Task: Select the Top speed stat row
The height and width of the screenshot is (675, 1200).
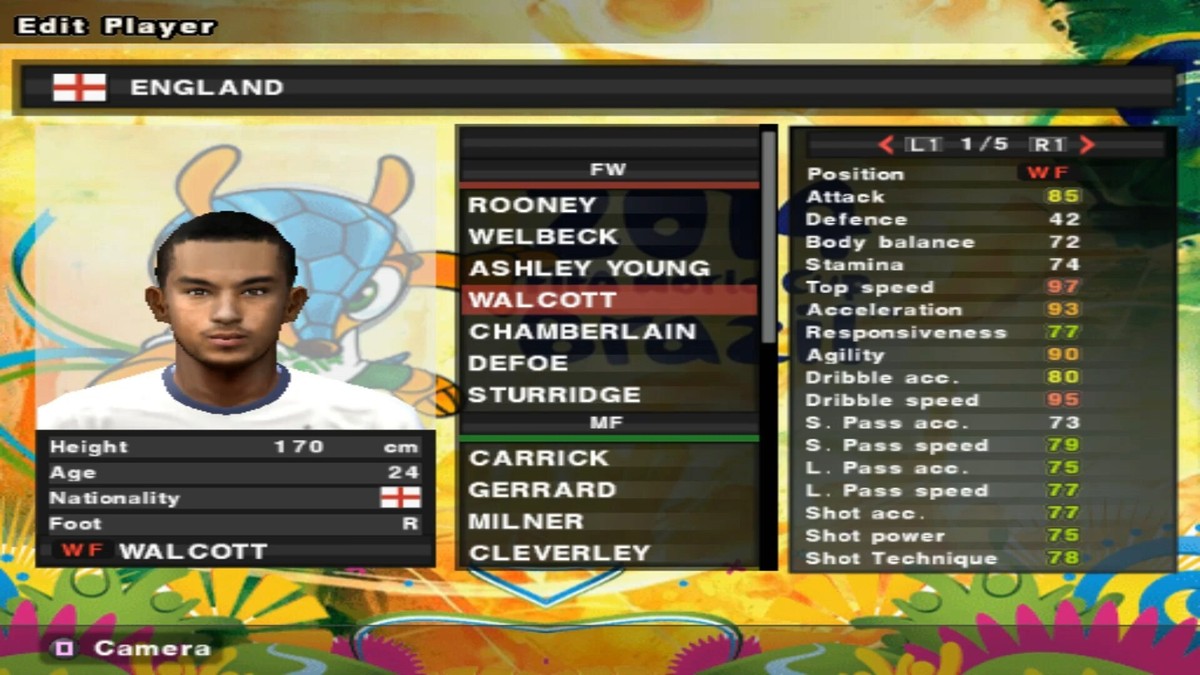Action: click(x=942, y=287)
